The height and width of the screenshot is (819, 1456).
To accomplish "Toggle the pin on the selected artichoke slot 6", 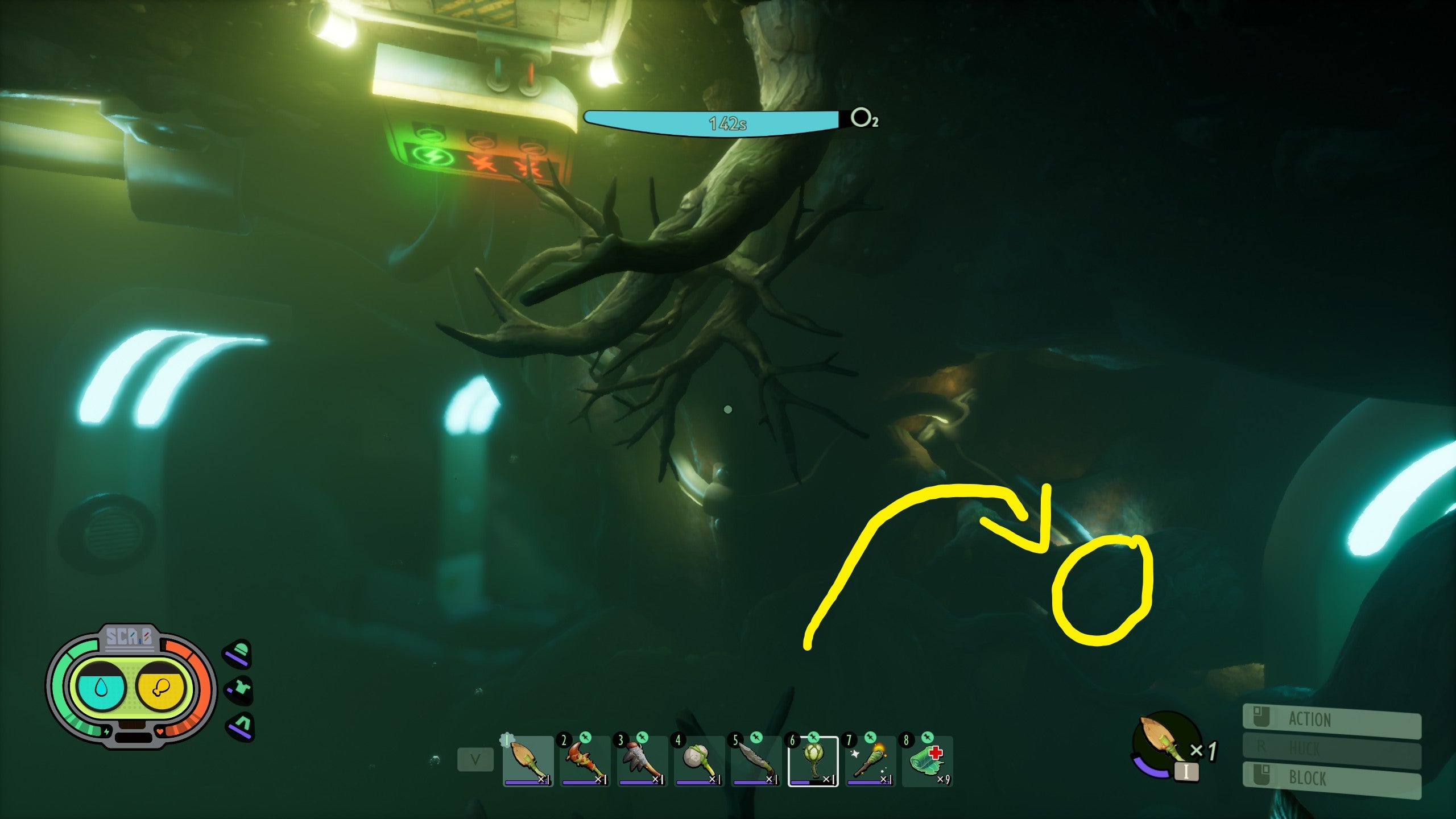I will (813, 738).
